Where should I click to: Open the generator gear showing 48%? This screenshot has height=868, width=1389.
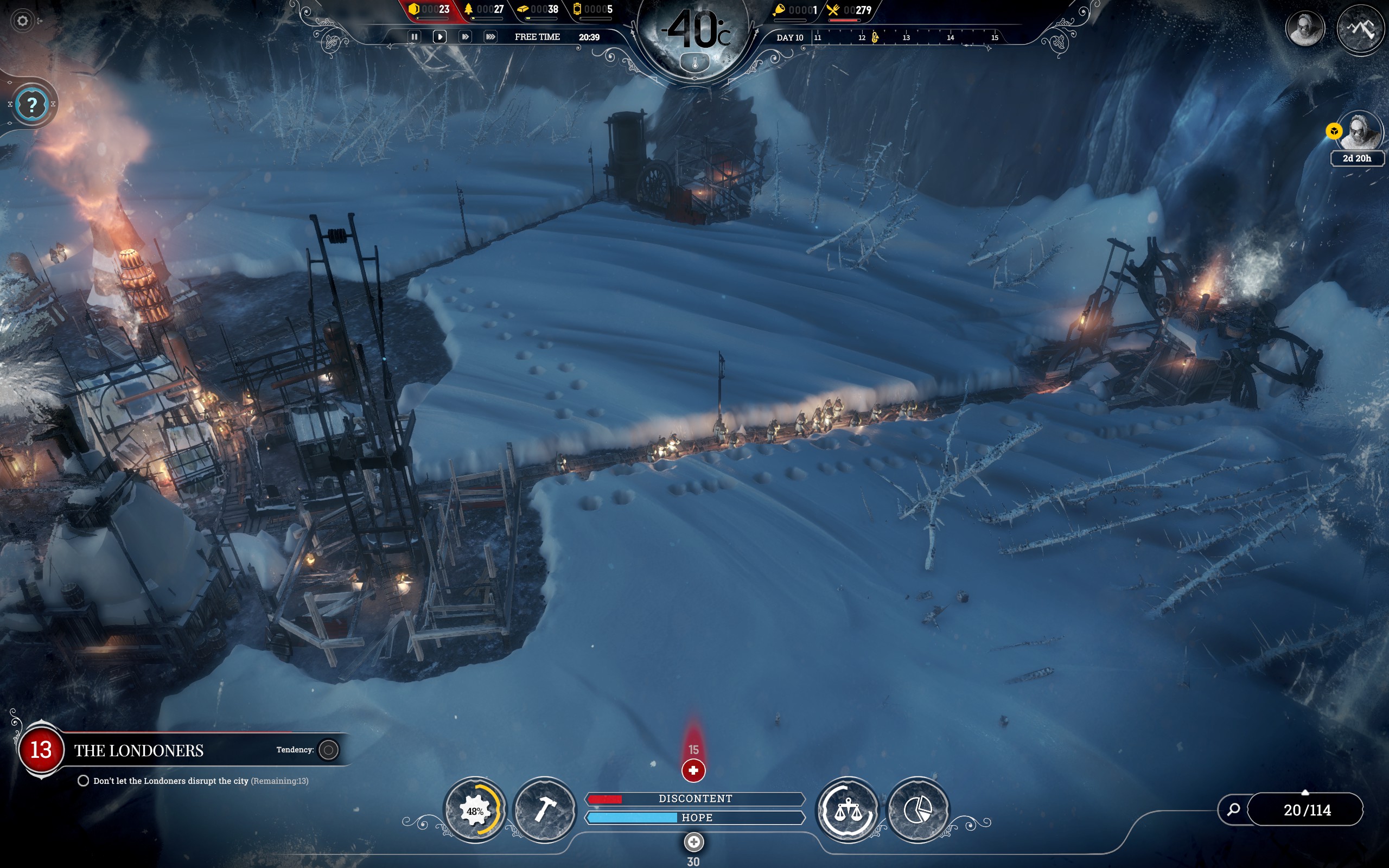pyautogui.click(x=475, y=810)
